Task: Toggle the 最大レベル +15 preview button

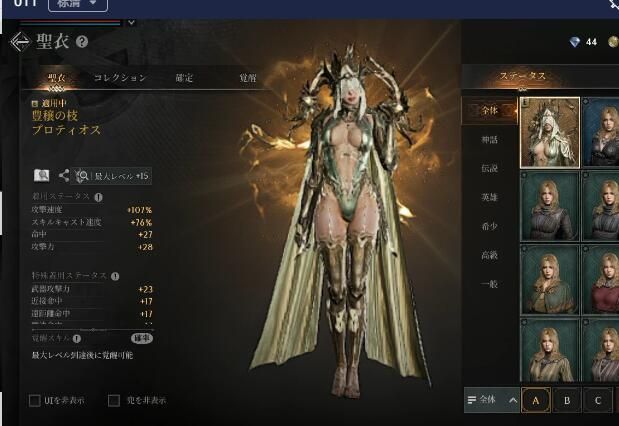Action: tap(113, 175)
